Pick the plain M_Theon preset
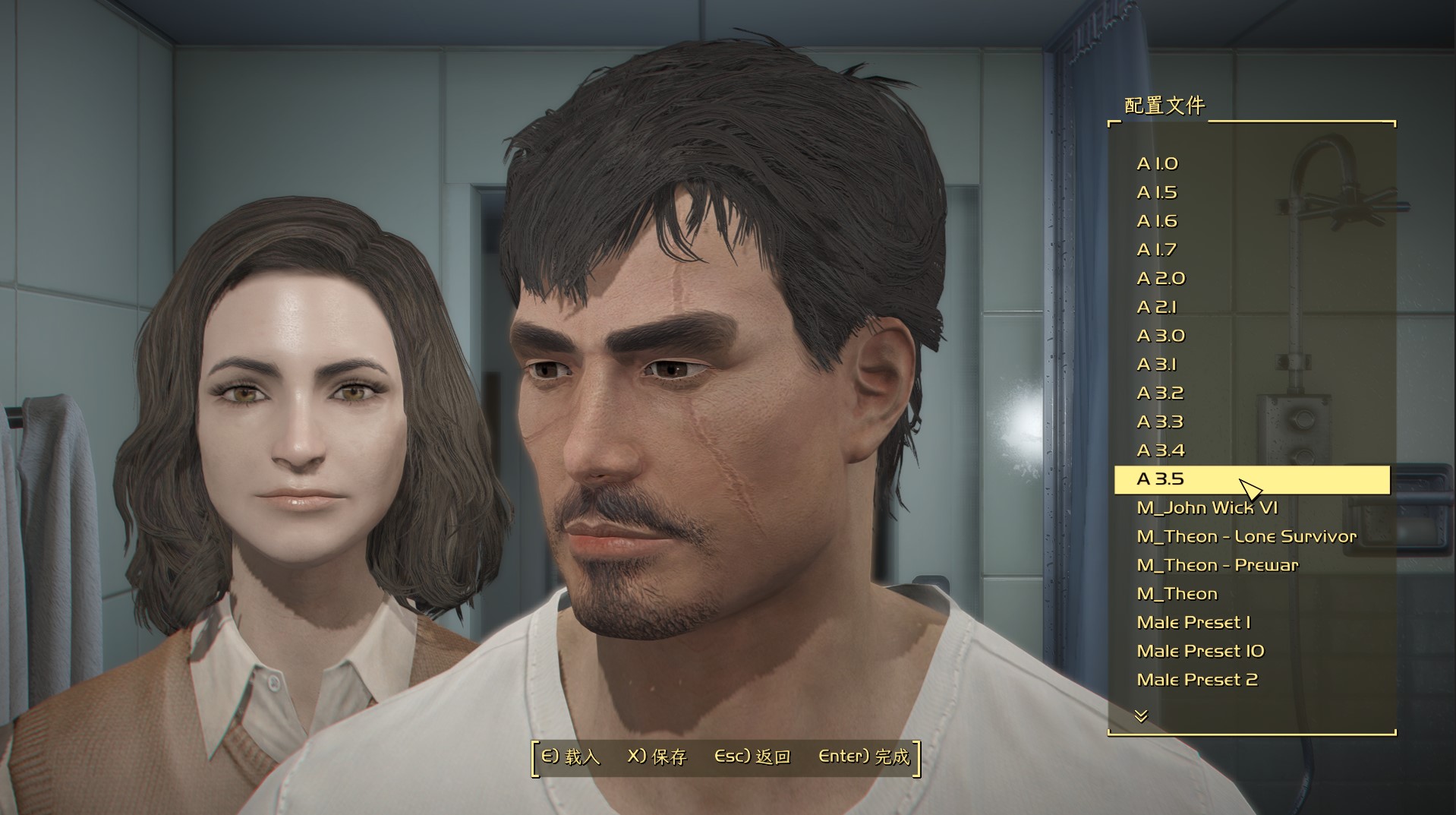This screenshot has height=815, width=1456. 1177,594
